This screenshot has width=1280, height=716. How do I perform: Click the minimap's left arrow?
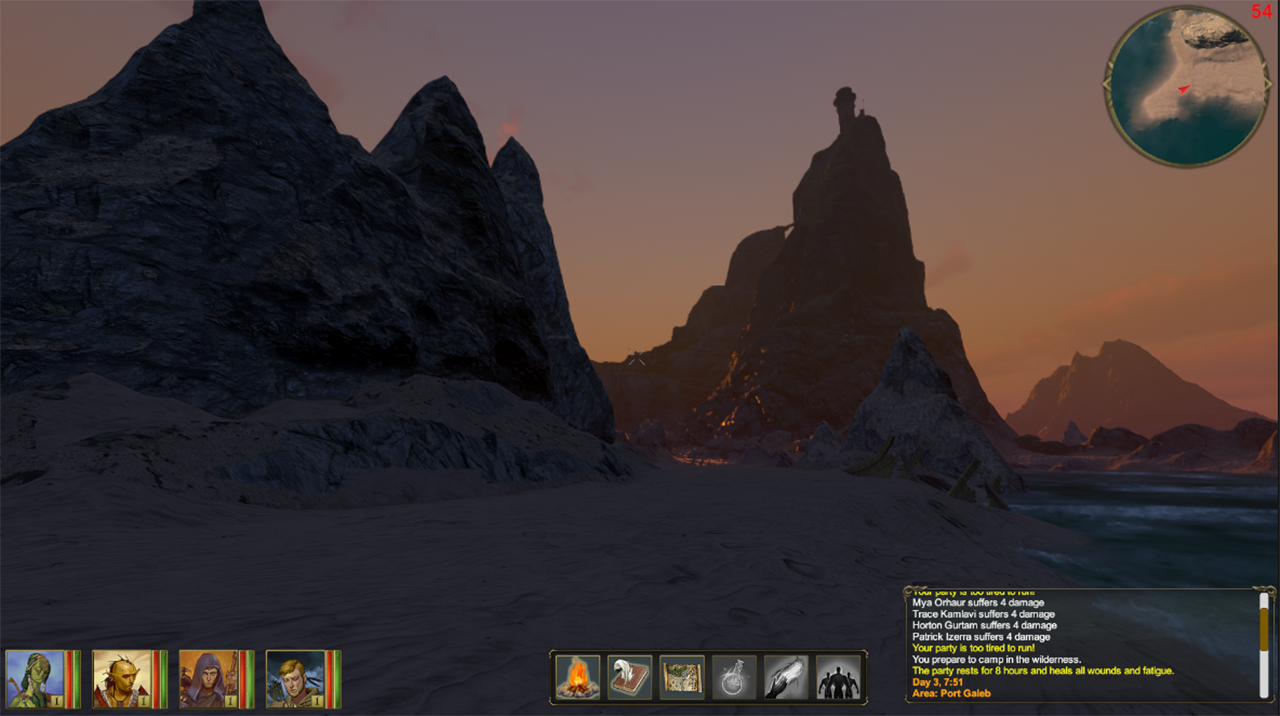(x=1108, y=86)
